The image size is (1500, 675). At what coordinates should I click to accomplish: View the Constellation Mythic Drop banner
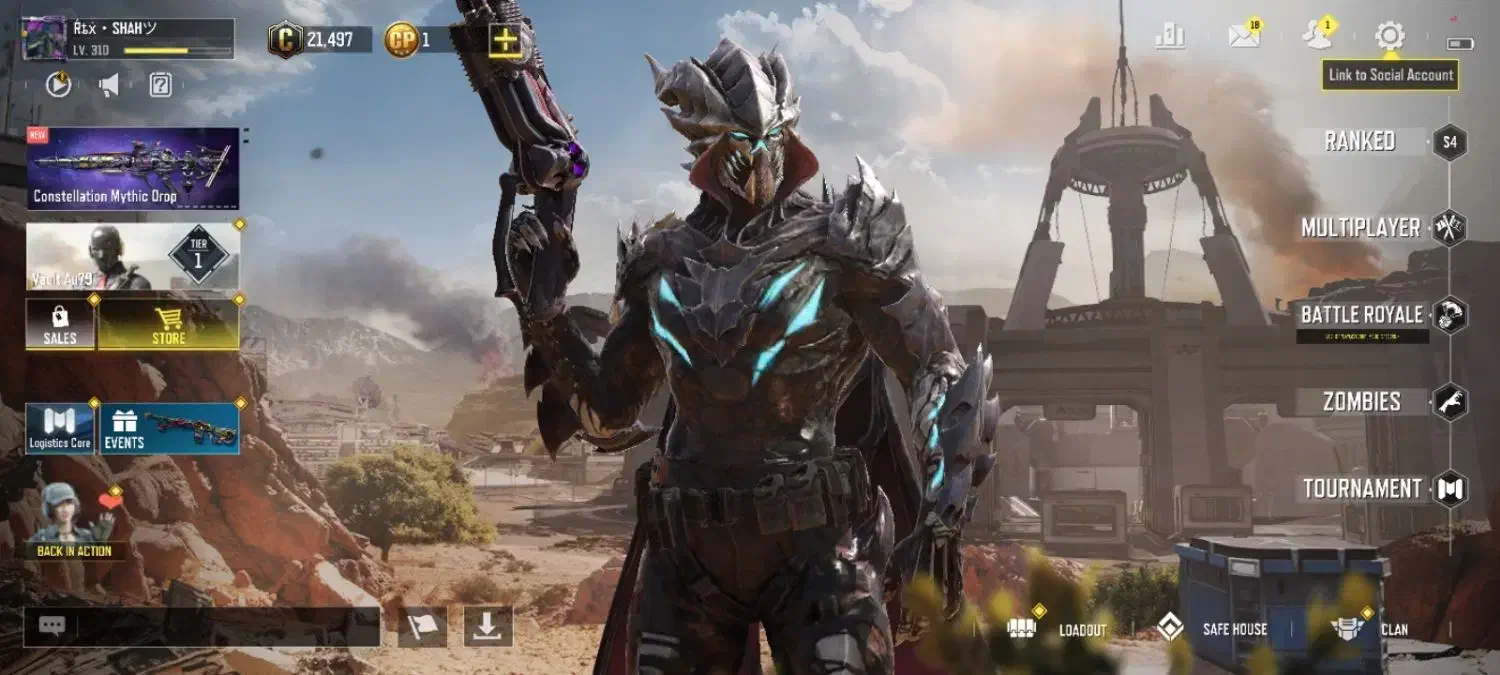tap(133, 168)
